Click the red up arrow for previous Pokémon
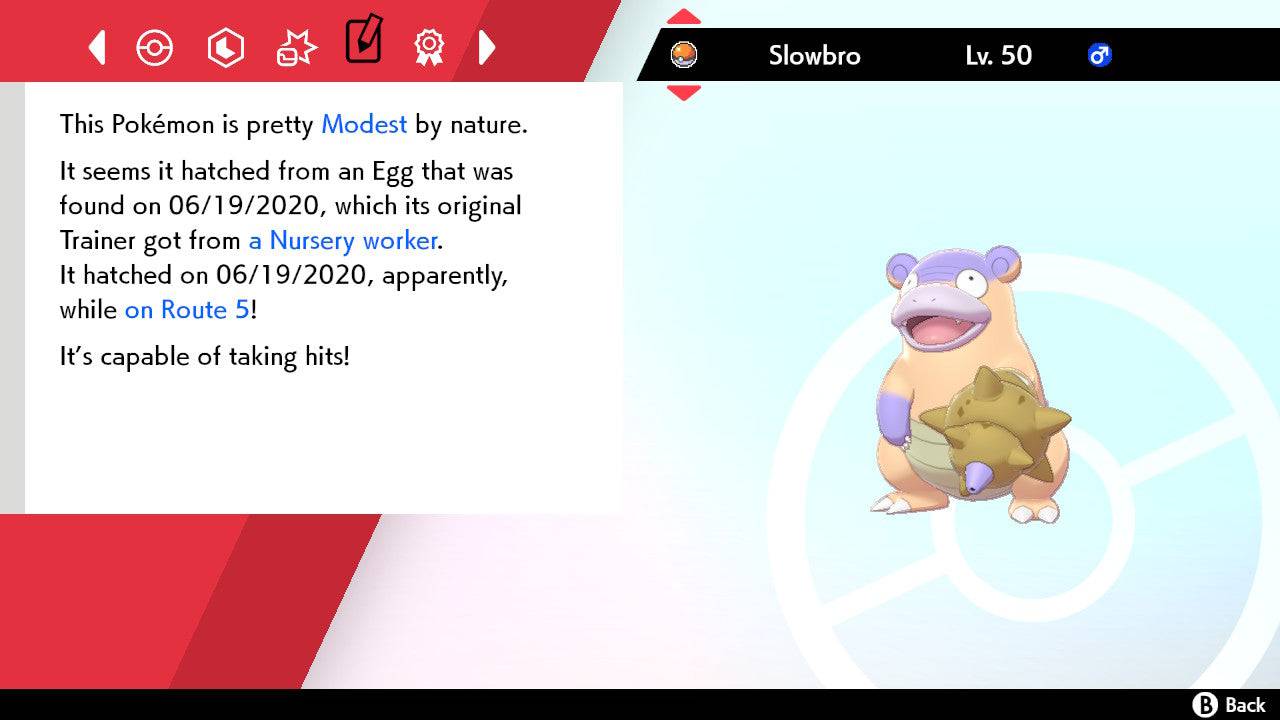 [x=683, y=15]
